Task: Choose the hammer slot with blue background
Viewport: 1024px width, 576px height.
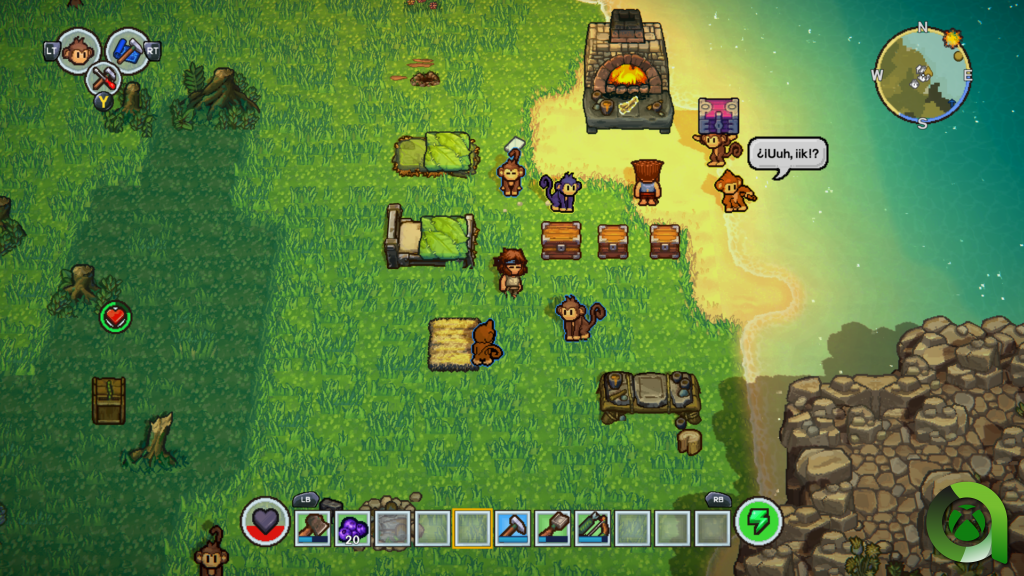Action: (x=512, y=527)
